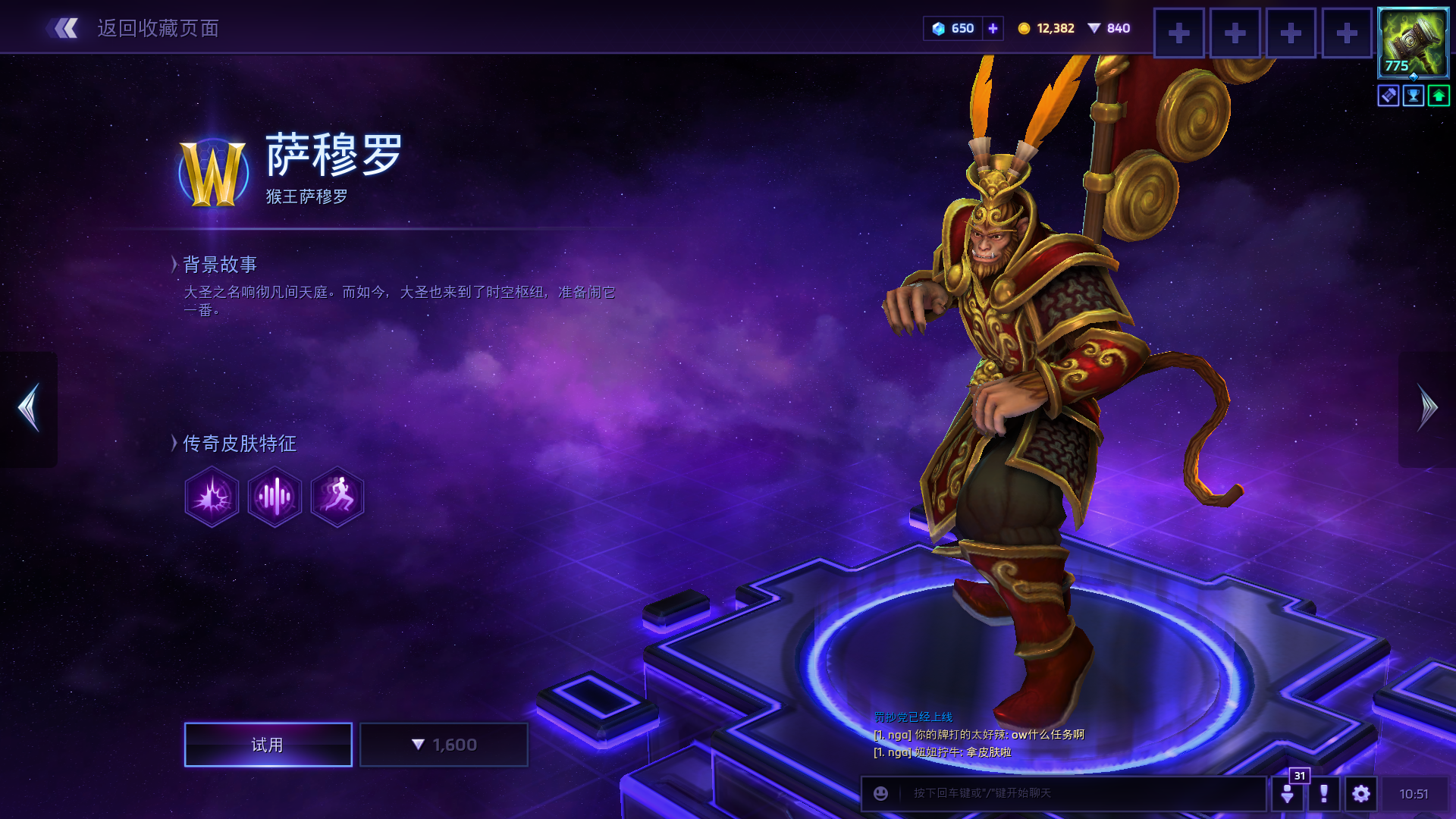Viewport: 1456px width, 819px height.
Task: Show the previous skin with left arrow
Action: (x=29, y=408)
